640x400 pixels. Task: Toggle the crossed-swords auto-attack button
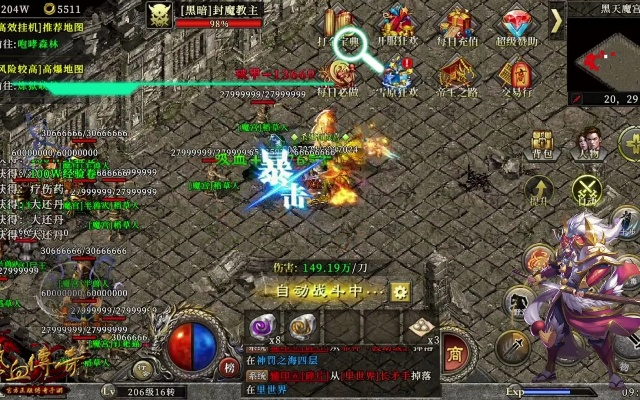[587, 189]
